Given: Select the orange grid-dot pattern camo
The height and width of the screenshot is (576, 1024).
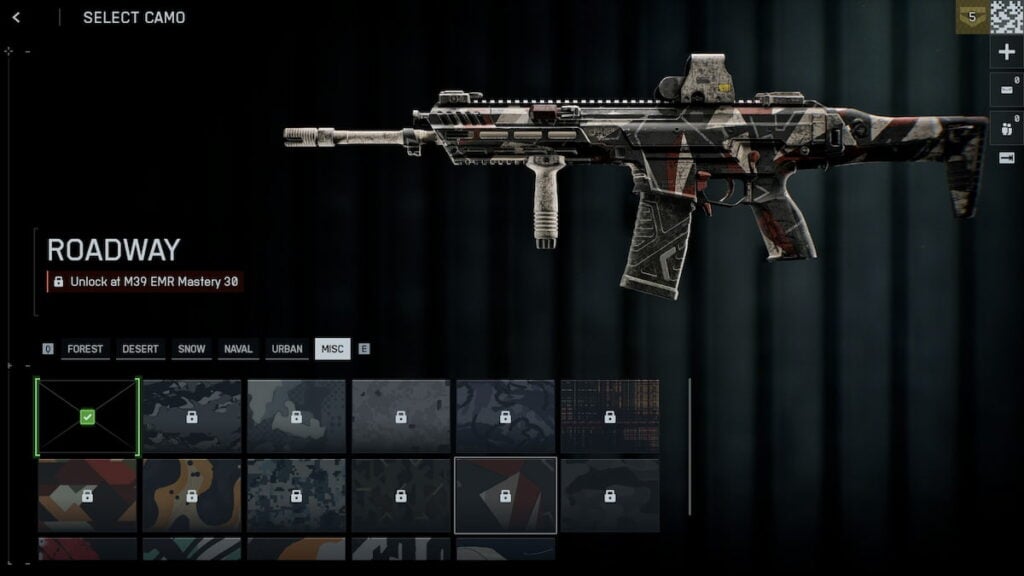Looking at the screenshot, I should point(609,416).
